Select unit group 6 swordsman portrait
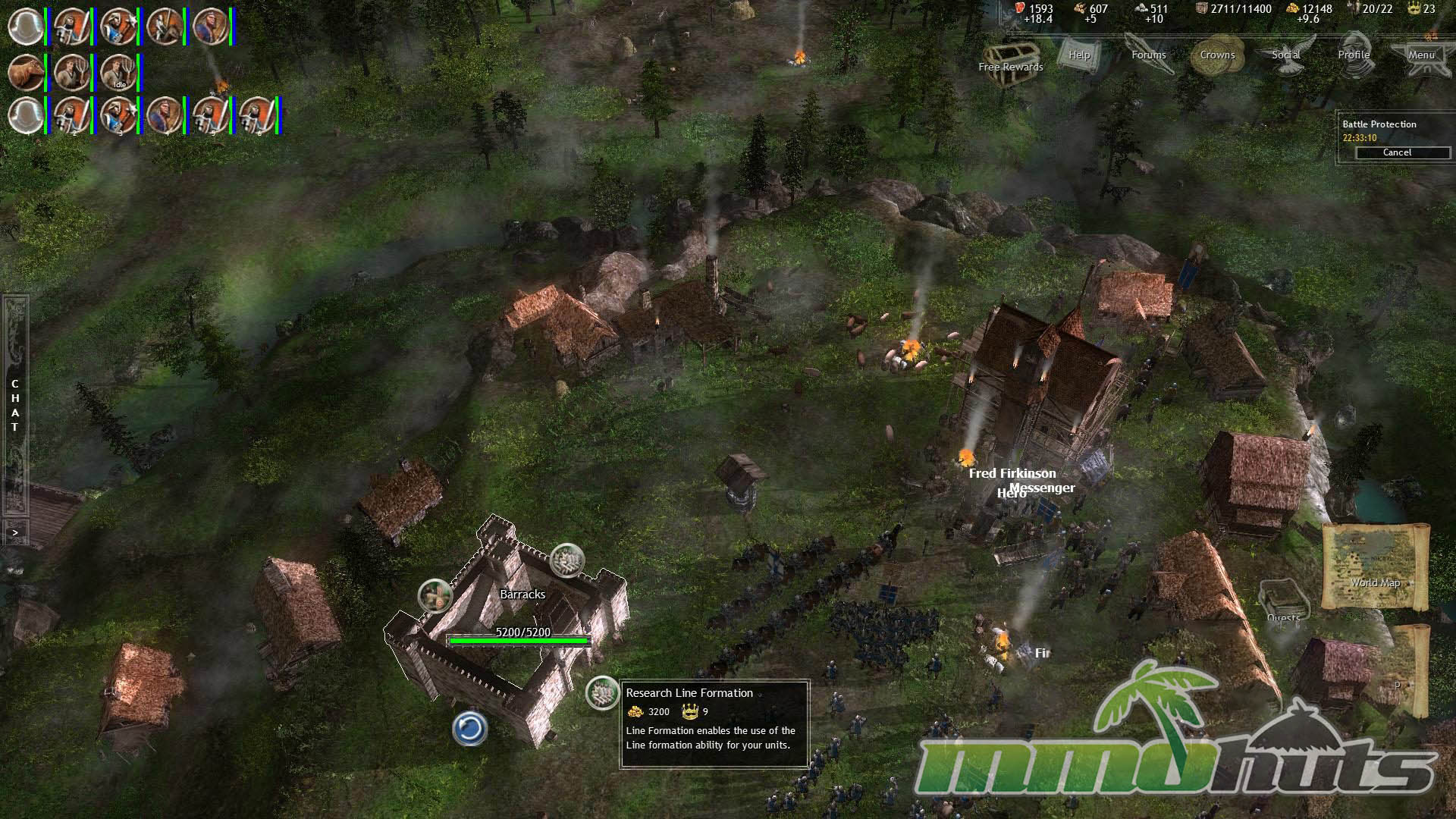The width and height of the screenshot is (1456, 819). coord(256,116)
